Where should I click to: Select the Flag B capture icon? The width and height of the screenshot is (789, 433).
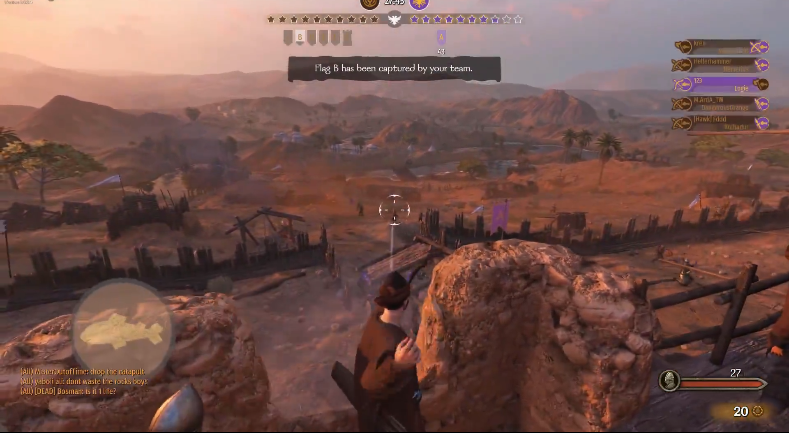[x=299, y=38]
